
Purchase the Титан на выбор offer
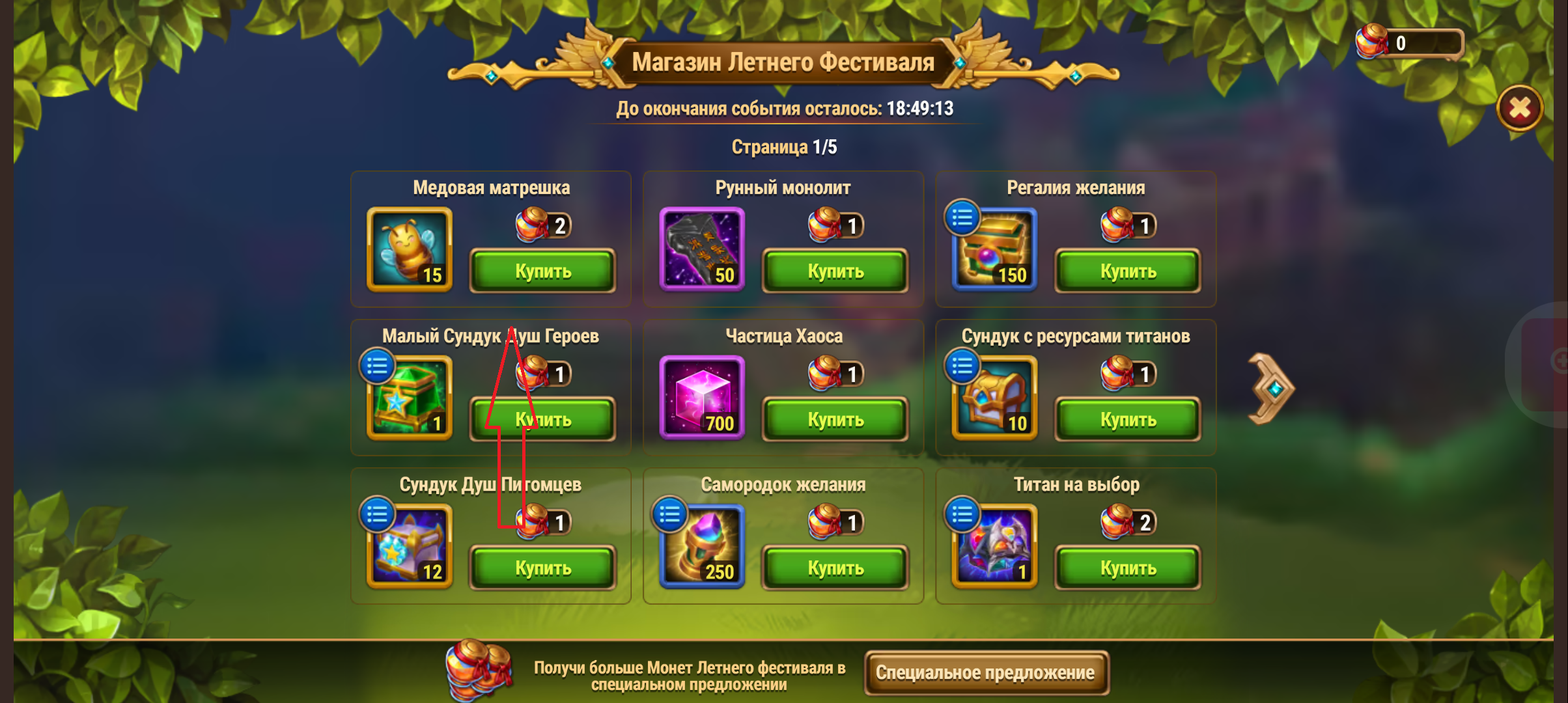(x=1127, y=568)
